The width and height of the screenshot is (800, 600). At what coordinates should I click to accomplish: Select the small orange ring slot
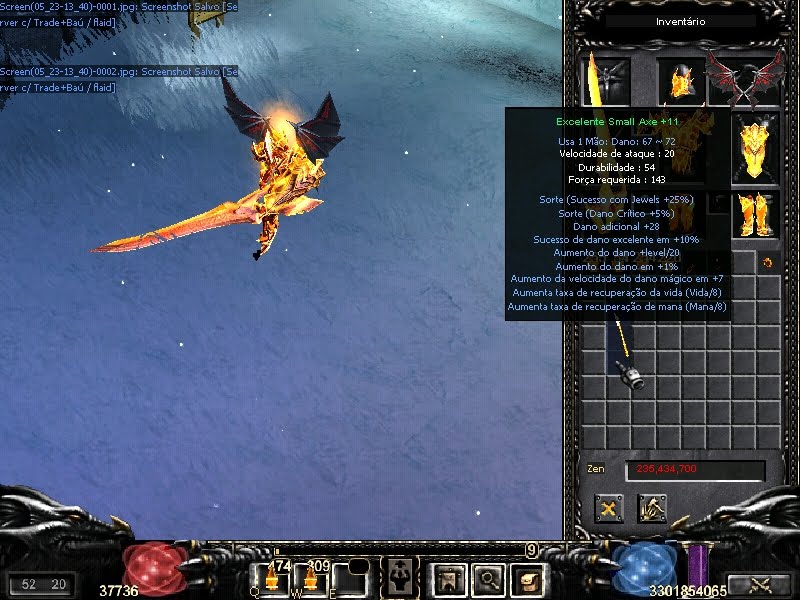tap(768, 263)
